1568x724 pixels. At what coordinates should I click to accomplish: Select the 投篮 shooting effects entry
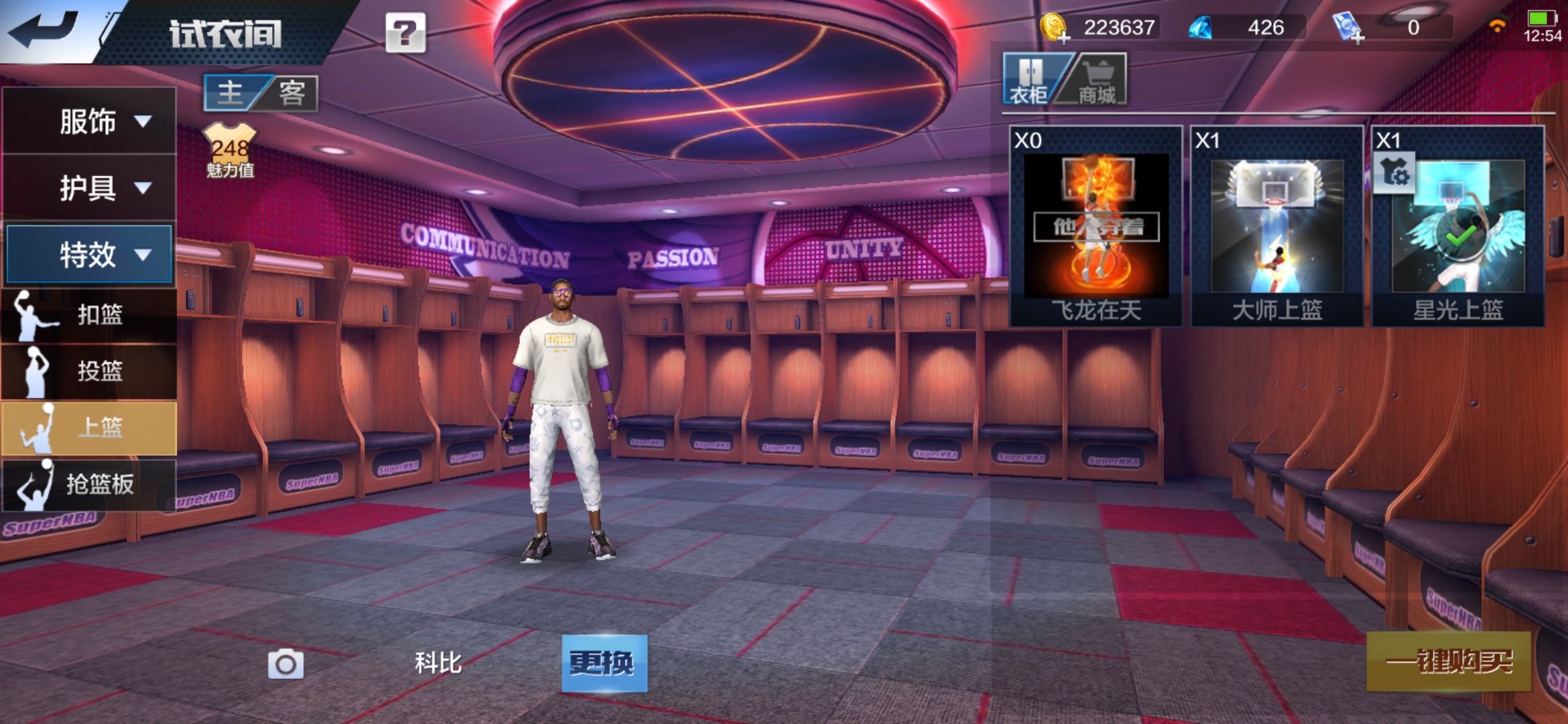click(90, 371)
